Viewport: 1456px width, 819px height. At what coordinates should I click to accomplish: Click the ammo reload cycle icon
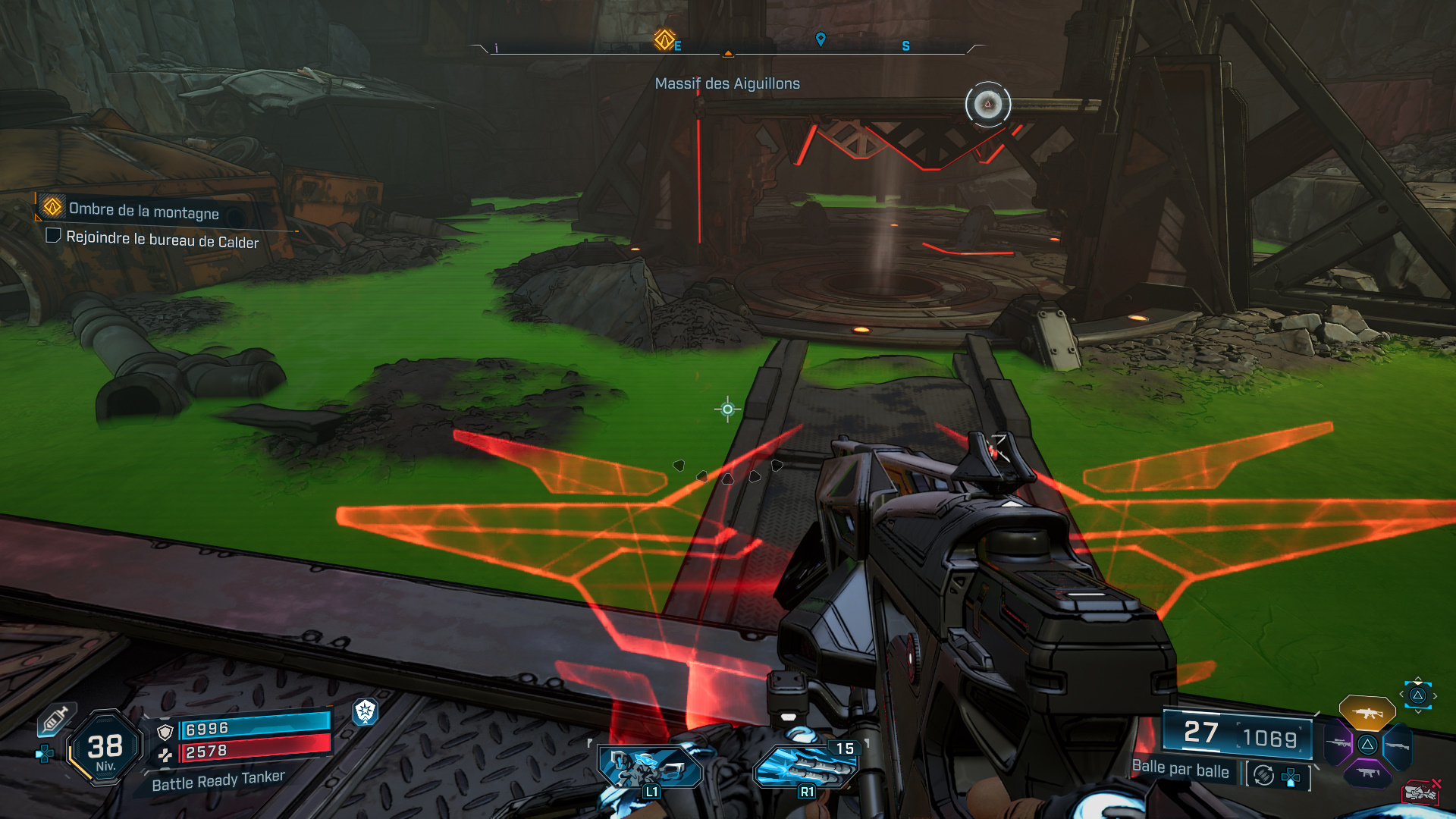pos(1263,775)
